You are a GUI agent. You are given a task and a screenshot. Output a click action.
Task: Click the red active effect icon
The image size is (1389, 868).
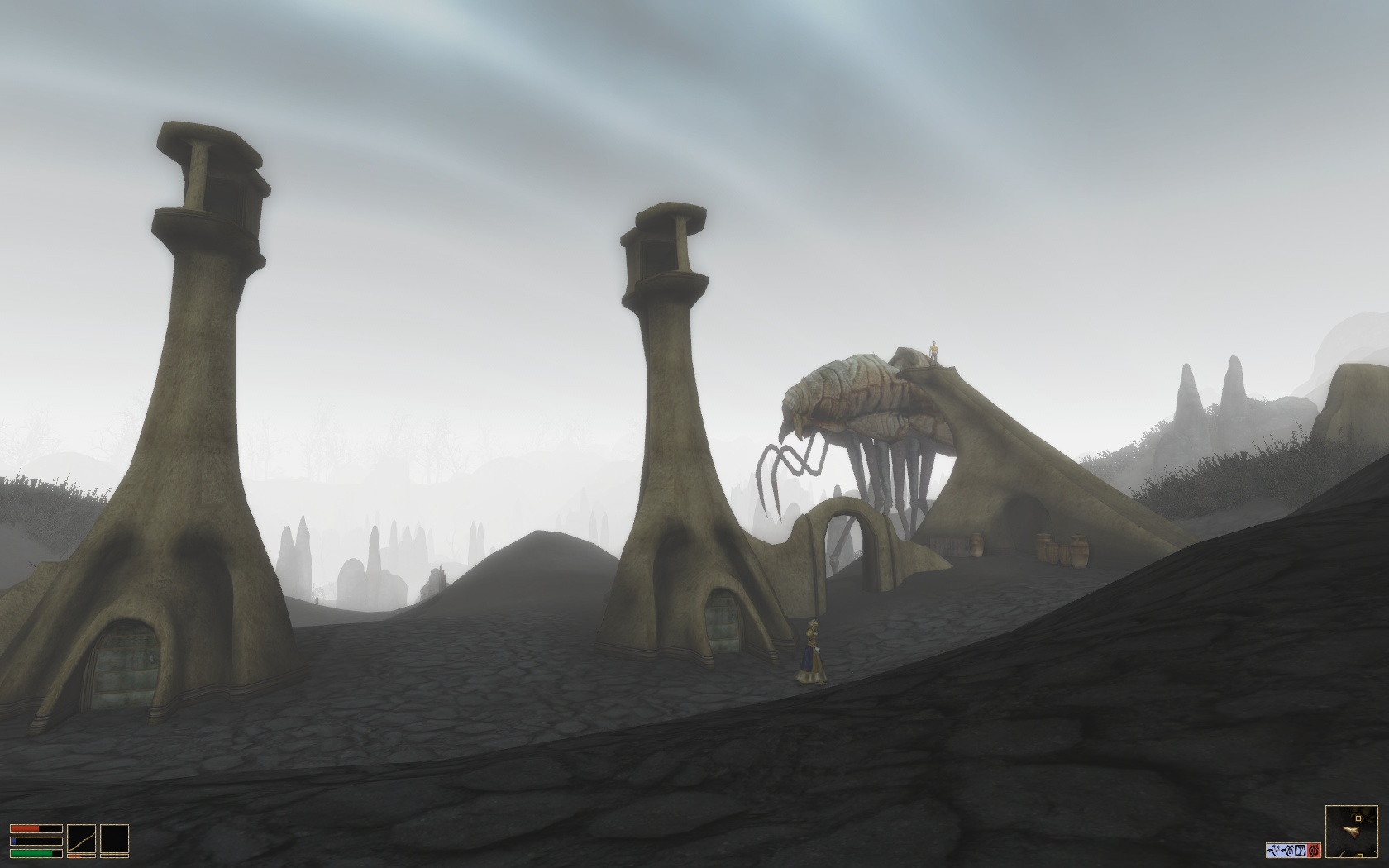[x=1315, y=850]
